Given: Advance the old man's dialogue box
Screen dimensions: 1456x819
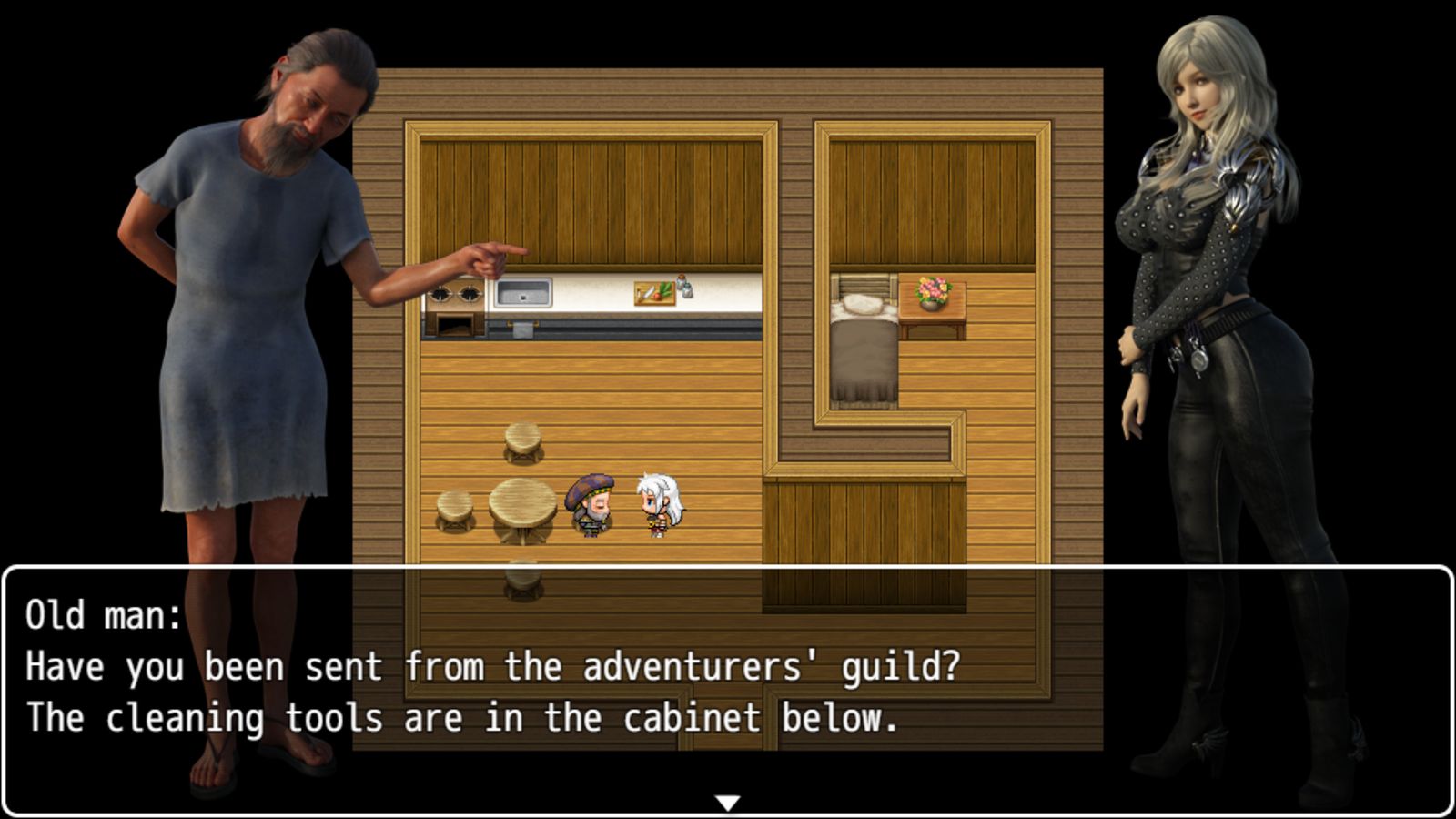Looking at the screenshot, I should tap(728, 690).
